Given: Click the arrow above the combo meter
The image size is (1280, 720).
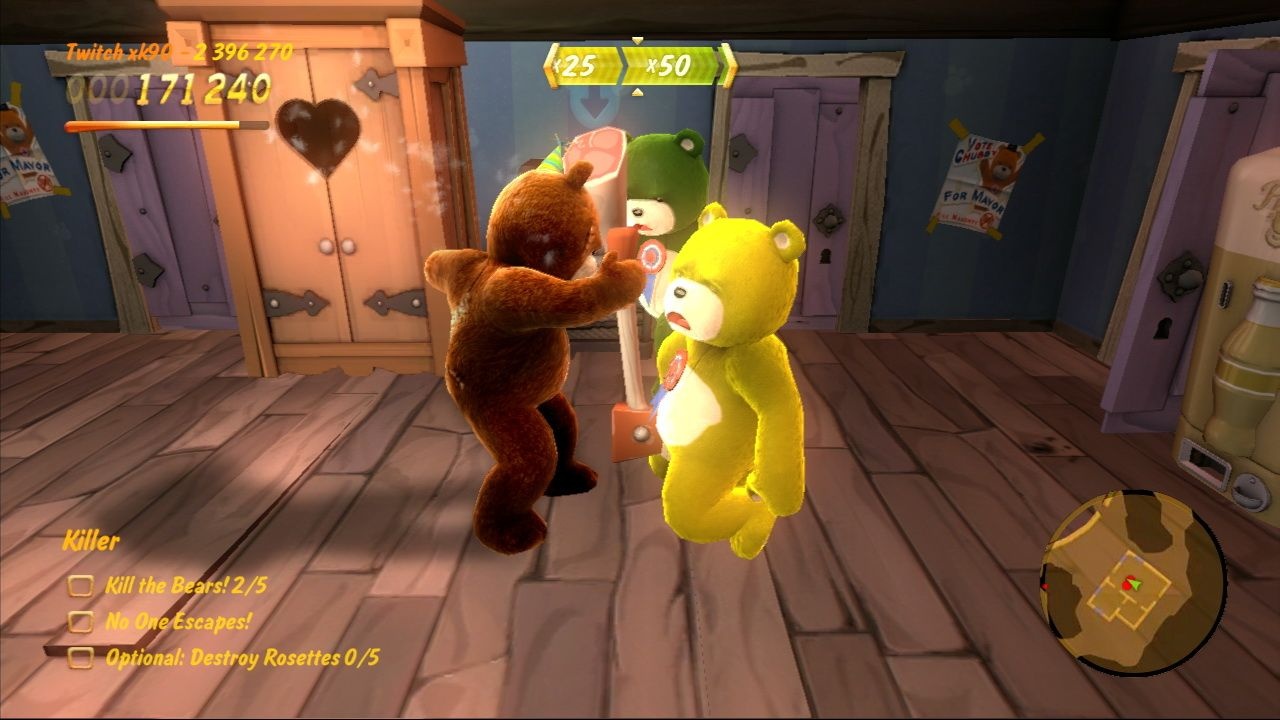Looking at the screenshot, I should coord(637,40).
